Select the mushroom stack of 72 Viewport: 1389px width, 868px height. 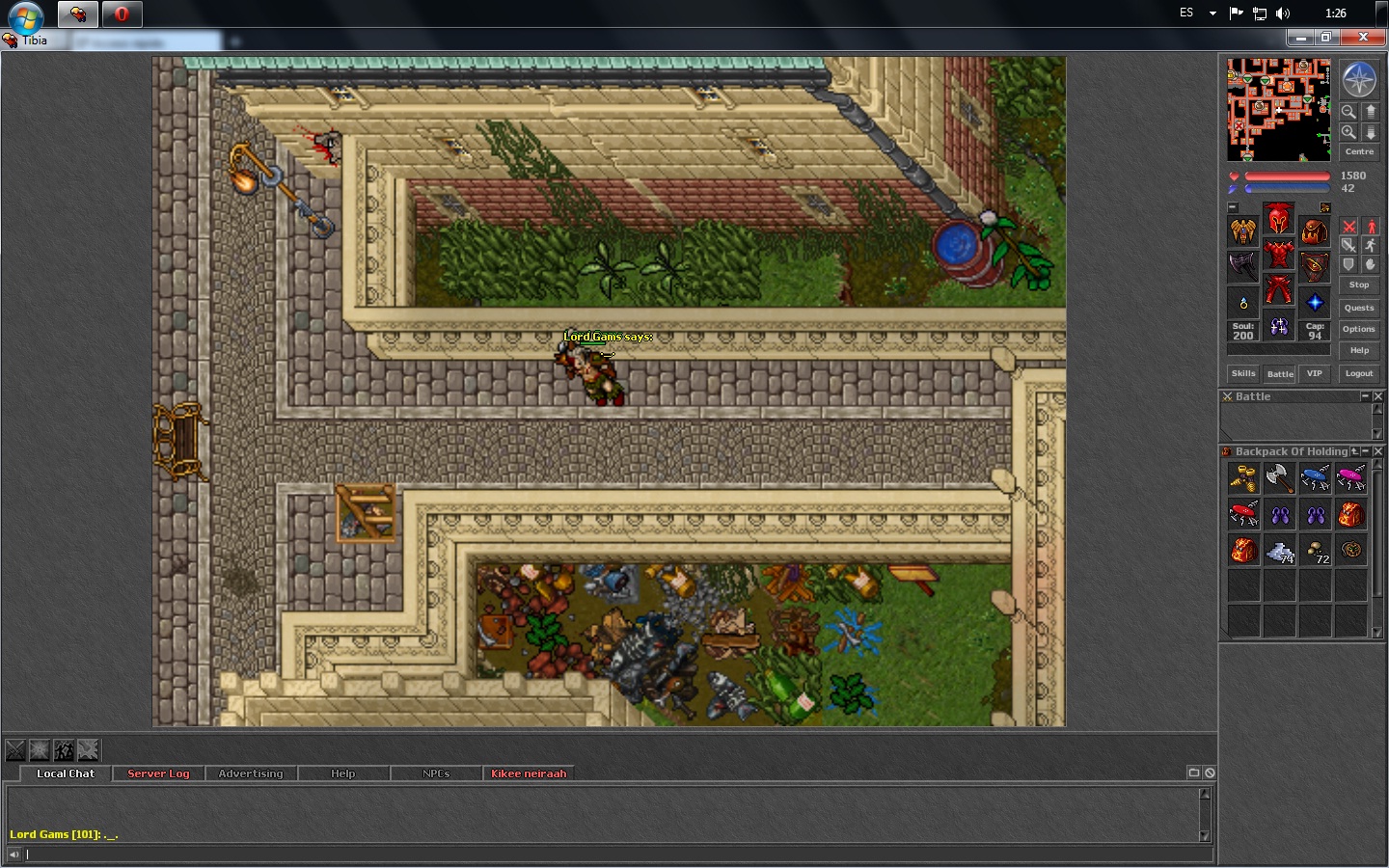(1316, 550)
